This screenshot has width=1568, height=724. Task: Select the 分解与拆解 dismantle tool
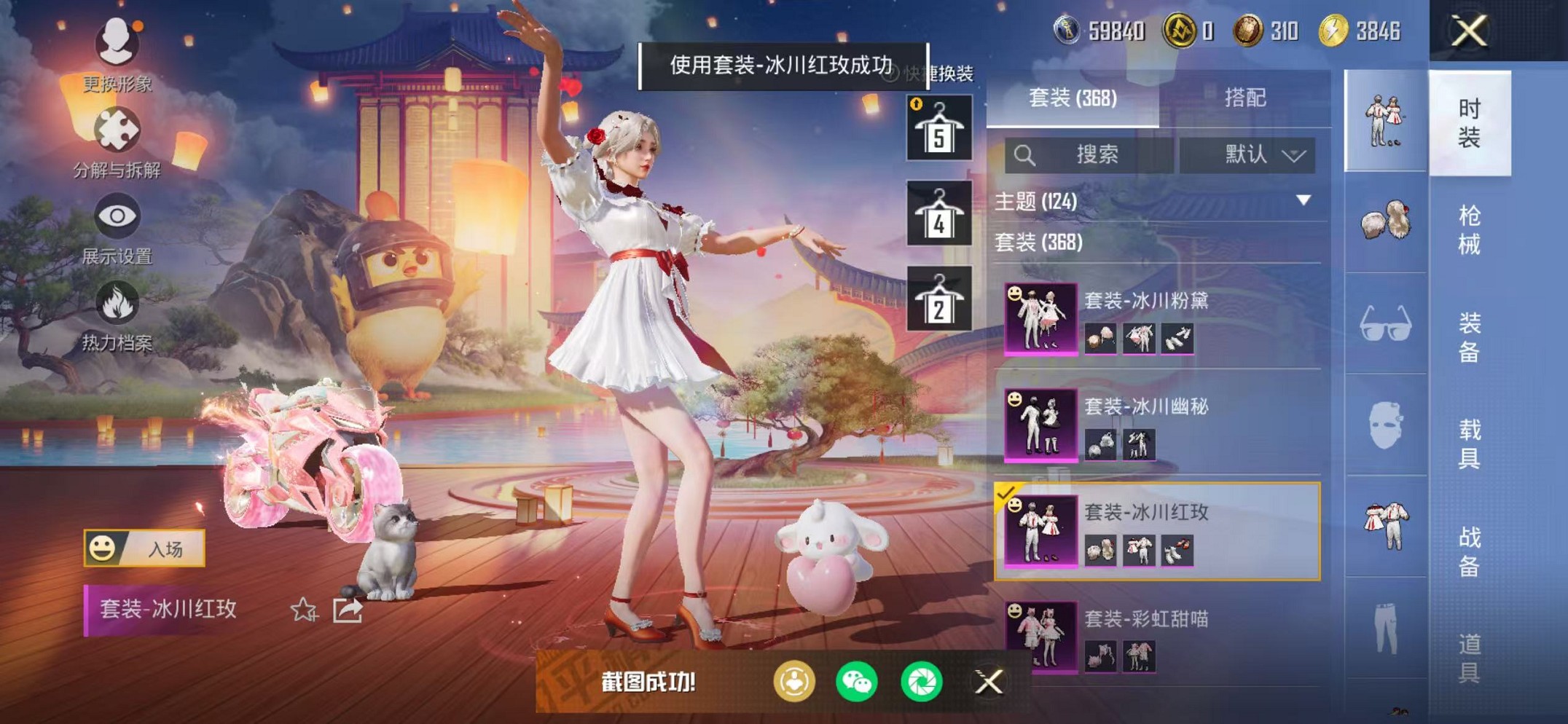pyautogui.click(x=119, y=131)
